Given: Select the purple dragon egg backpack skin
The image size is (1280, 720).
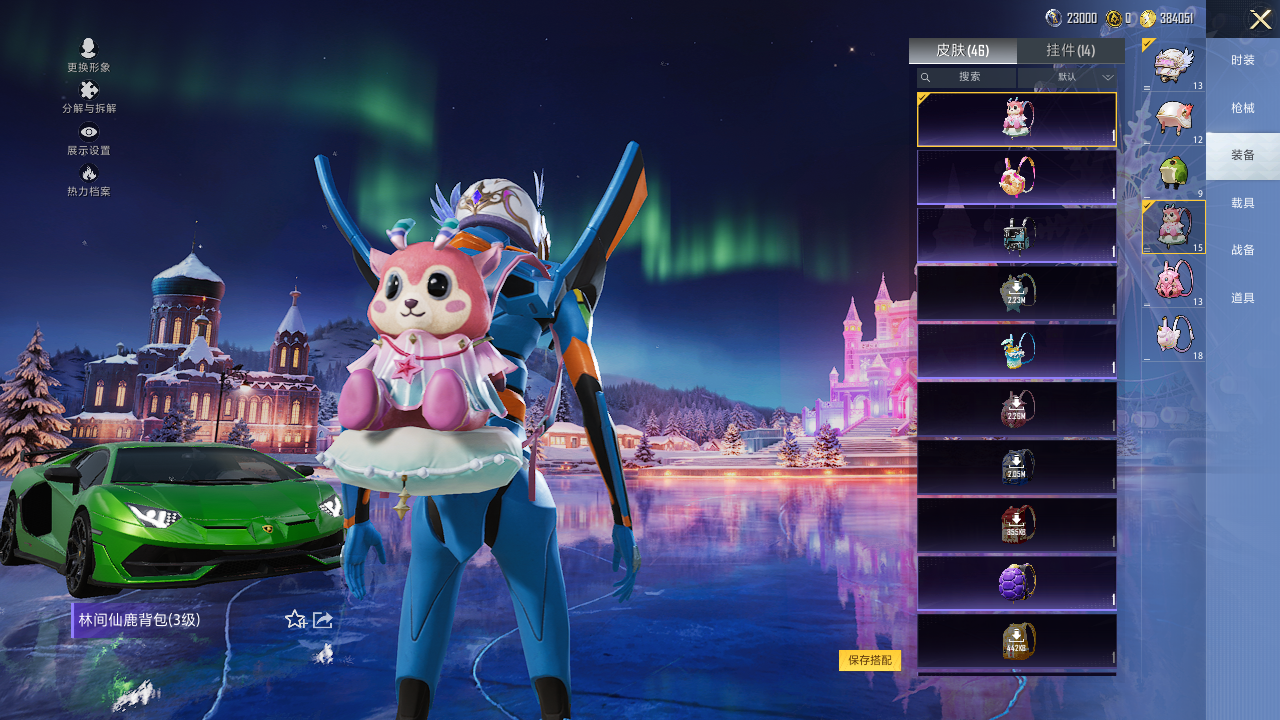Looking at the screenshot, I should coord(1016,582).
